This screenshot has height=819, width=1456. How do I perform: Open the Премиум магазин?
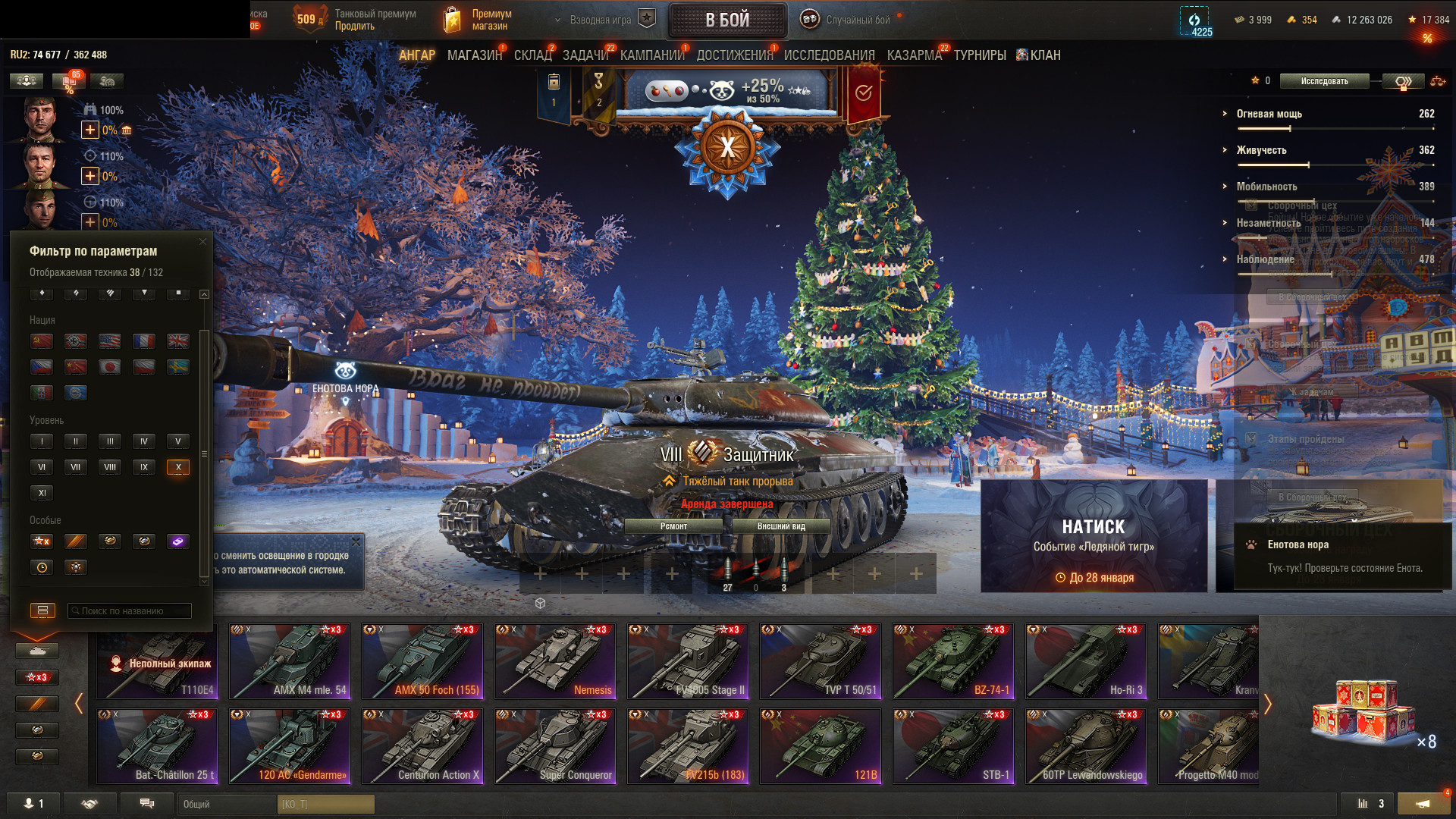coord(479,20)
